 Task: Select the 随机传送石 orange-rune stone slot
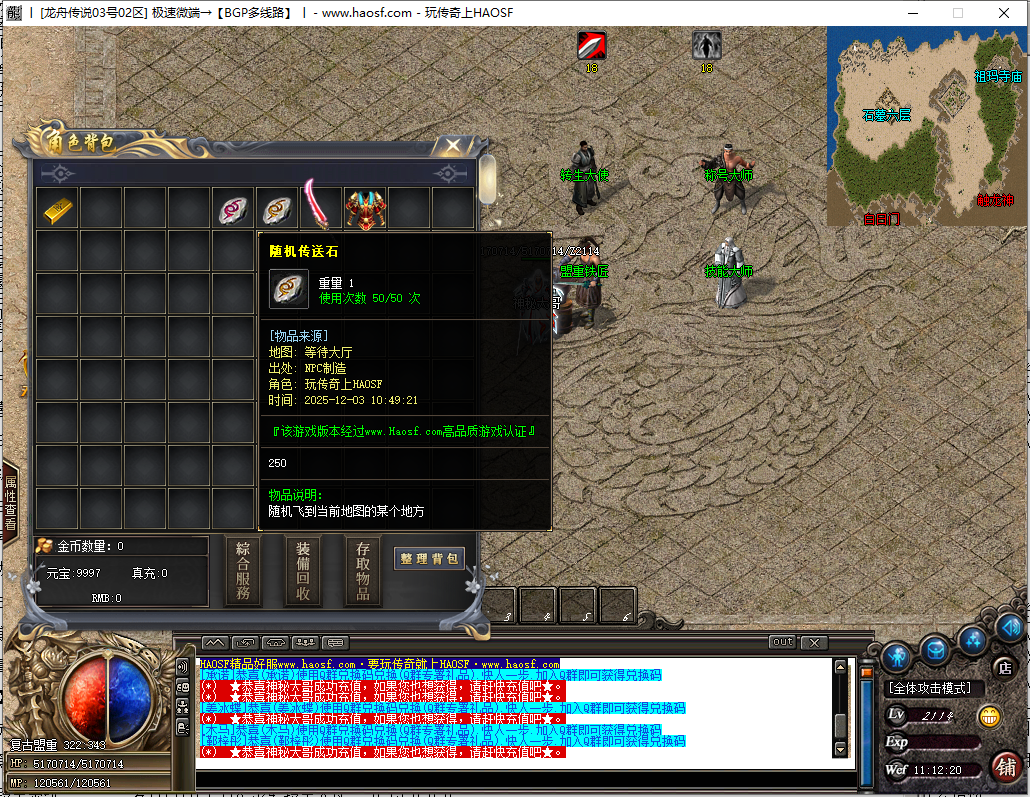click(277, 209)
